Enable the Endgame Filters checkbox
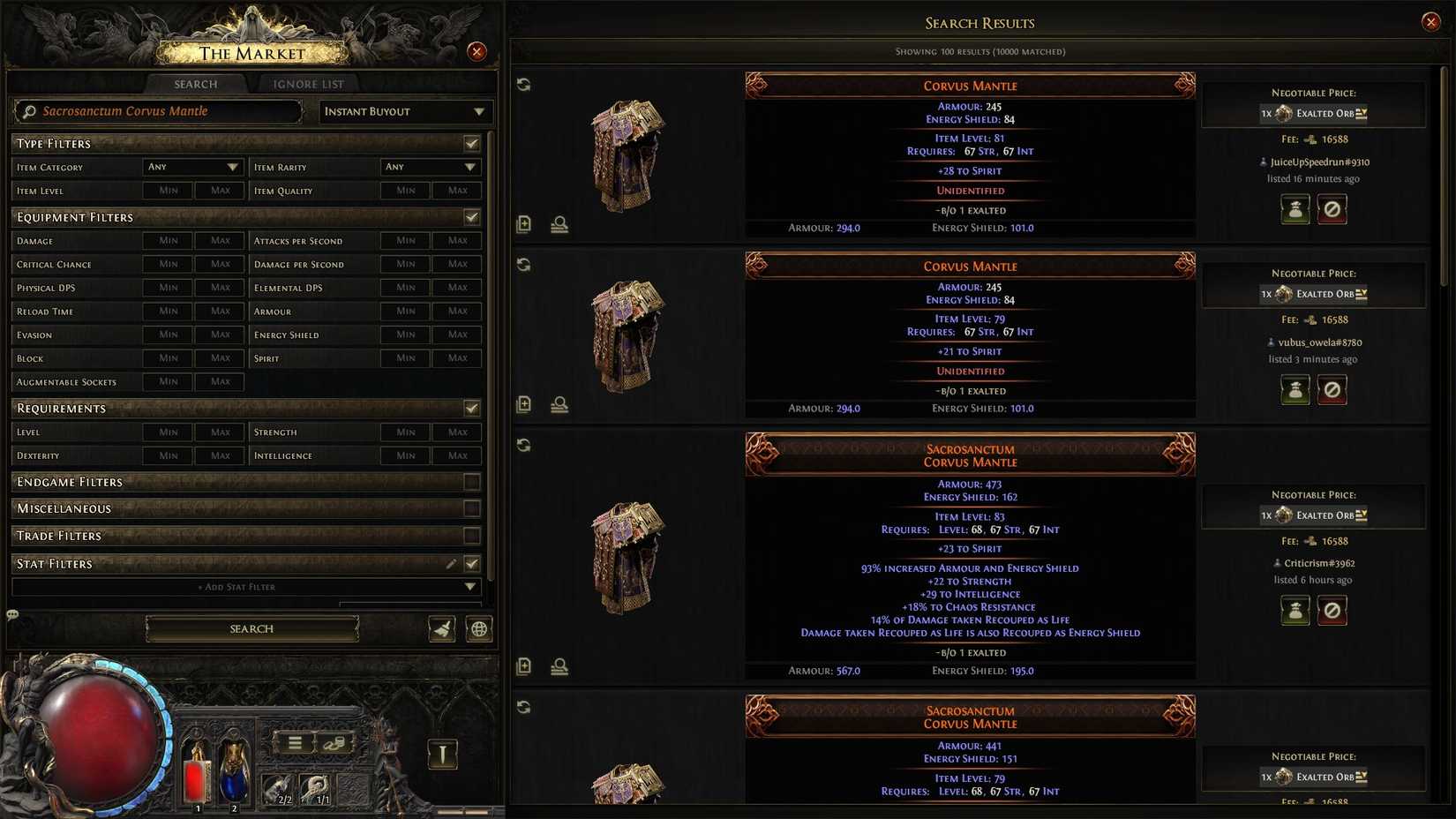 [x=472, y=482]
